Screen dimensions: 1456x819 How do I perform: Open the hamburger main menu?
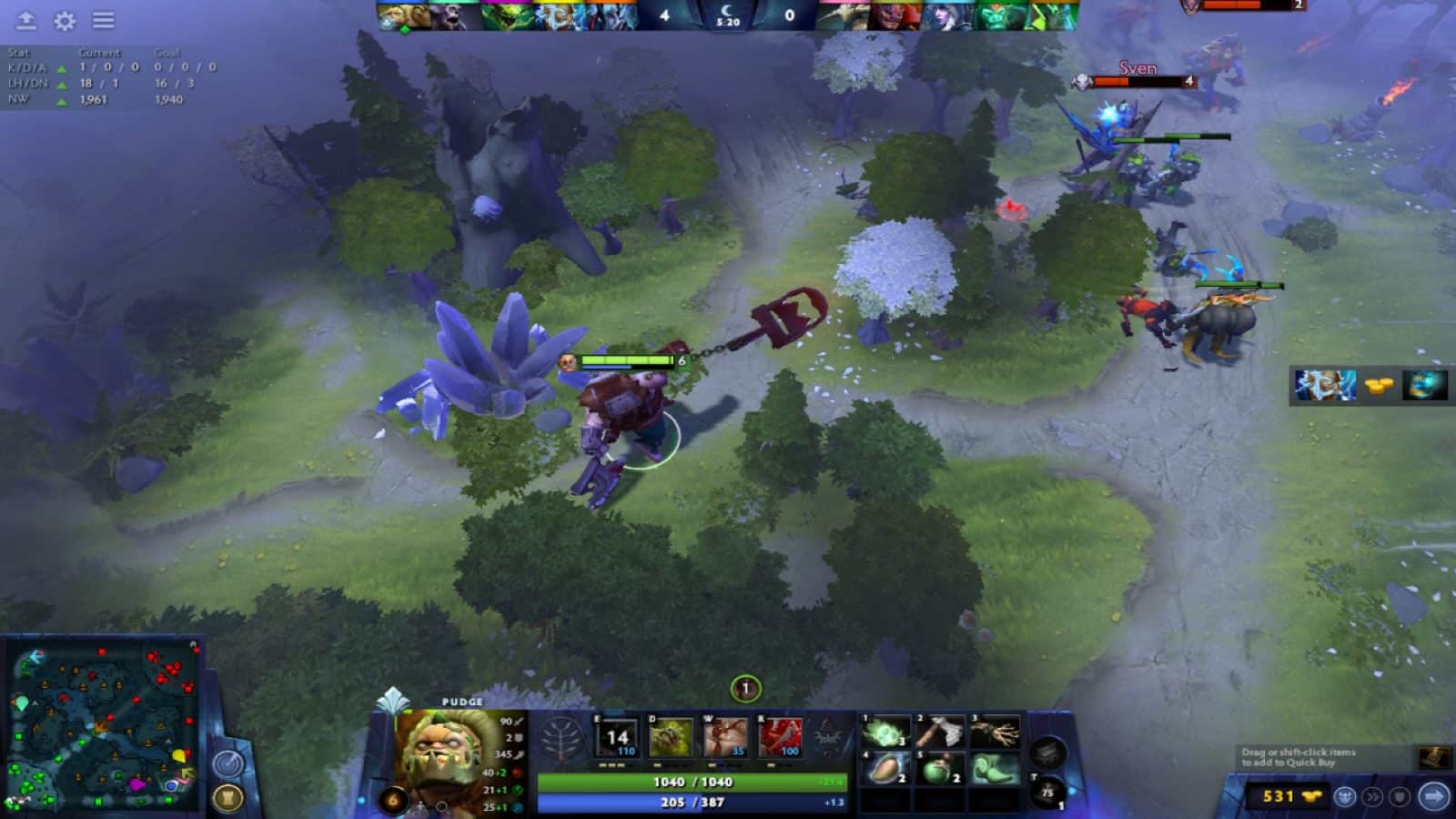coord(102,21)
